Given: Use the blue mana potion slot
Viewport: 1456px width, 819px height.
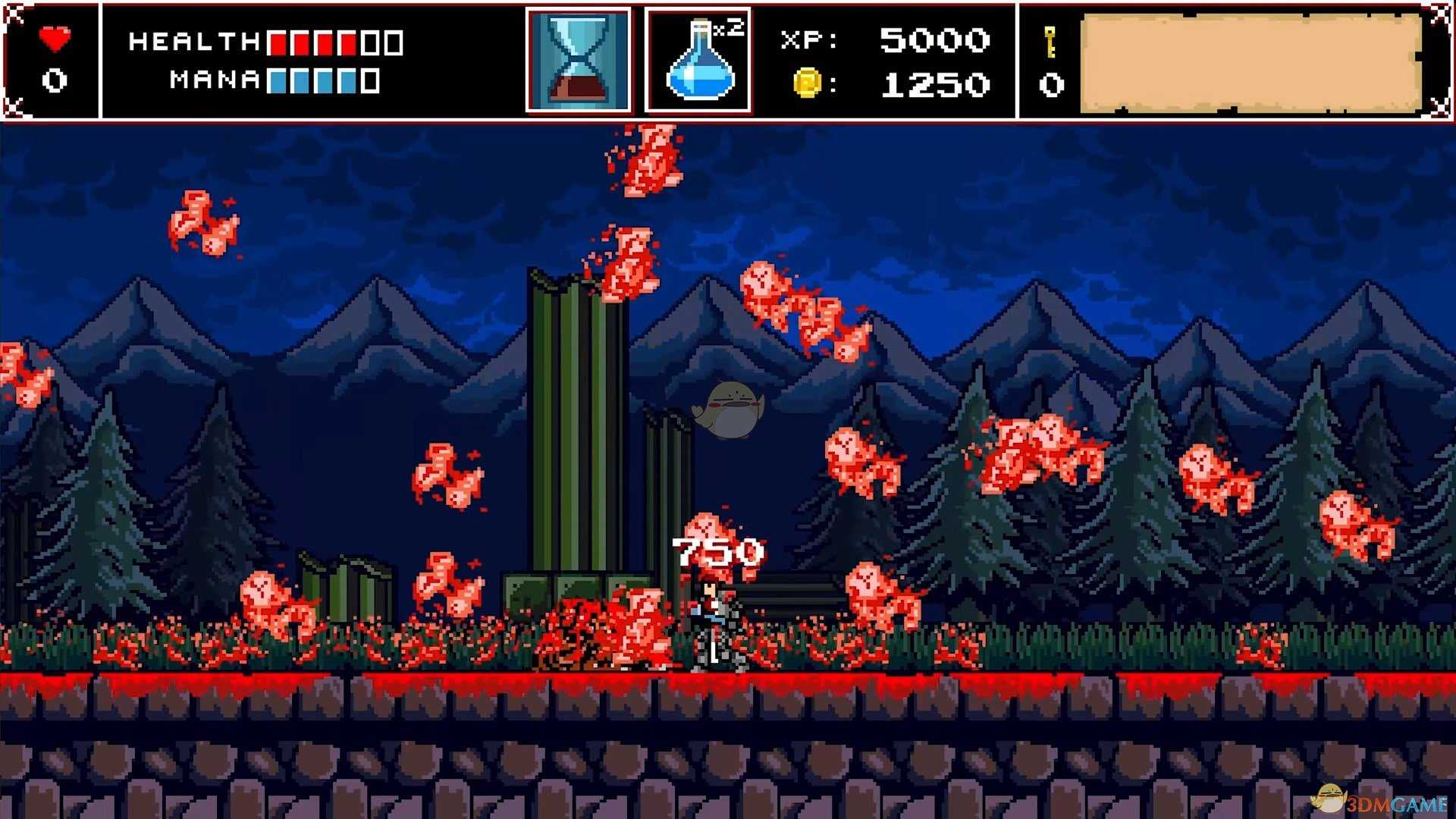Looking at the screenshot, I should (698, 61).
